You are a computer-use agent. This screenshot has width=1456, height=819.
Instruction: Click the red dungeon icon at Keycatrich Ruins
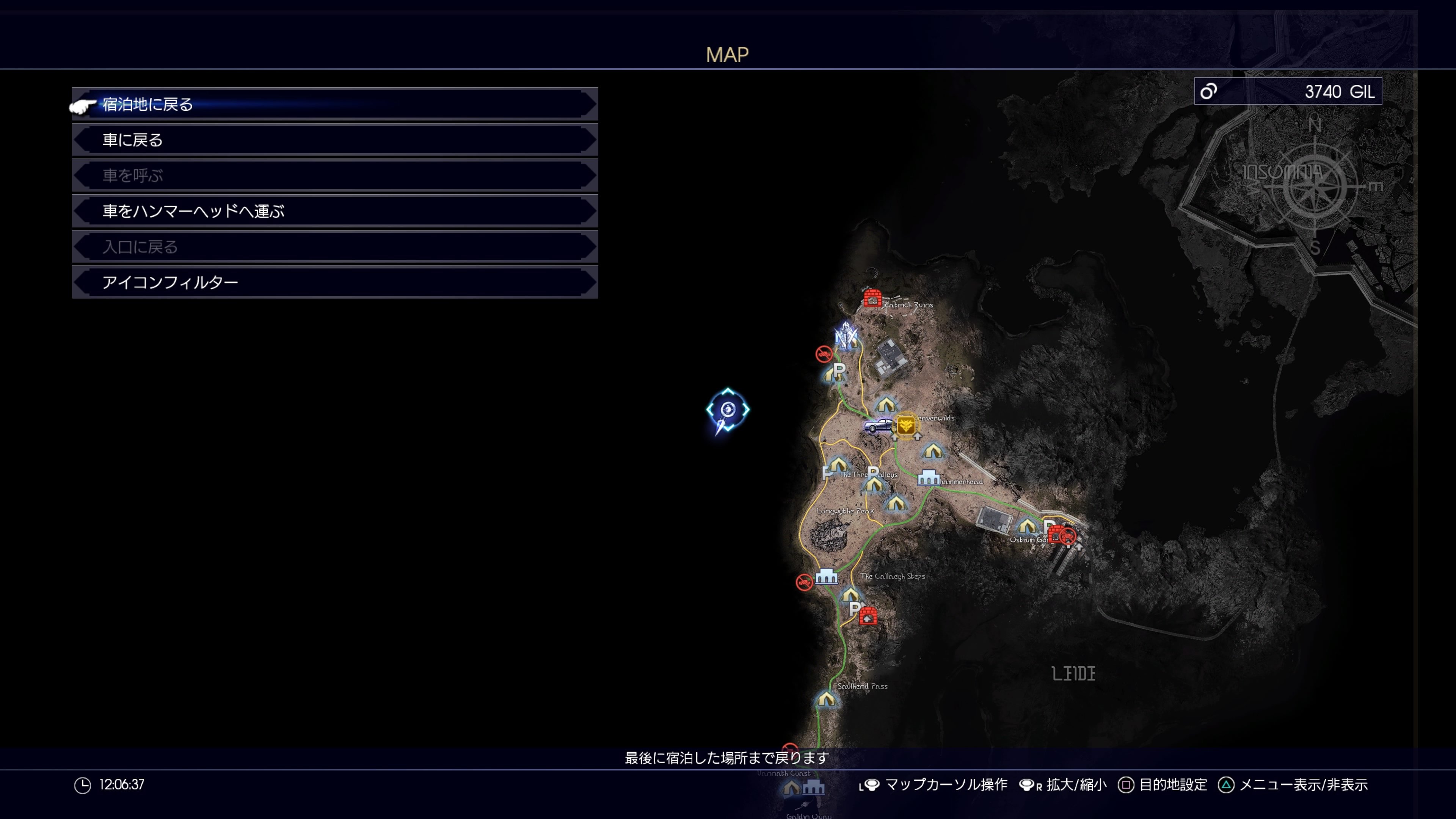point(873,298)
